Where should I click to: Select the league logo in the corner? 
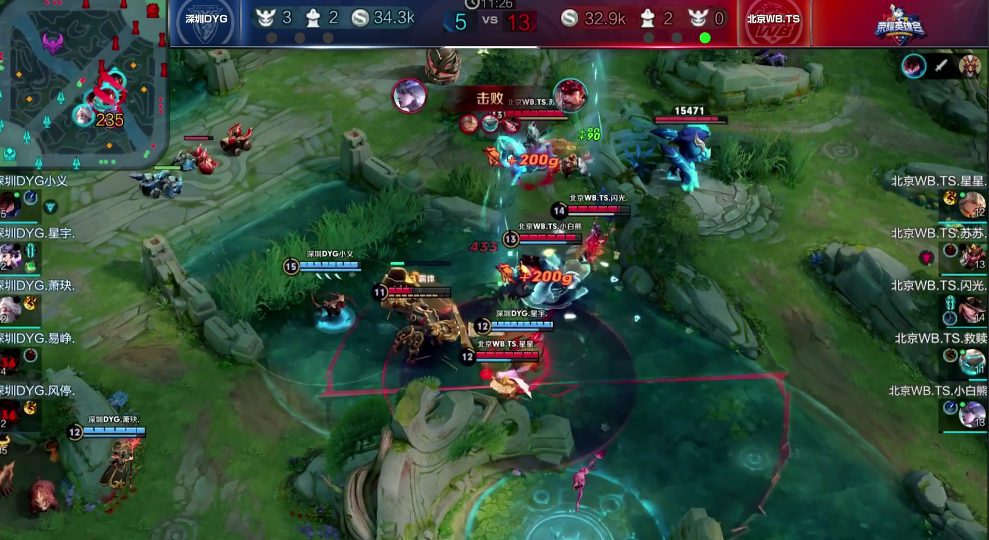point(901,24)
